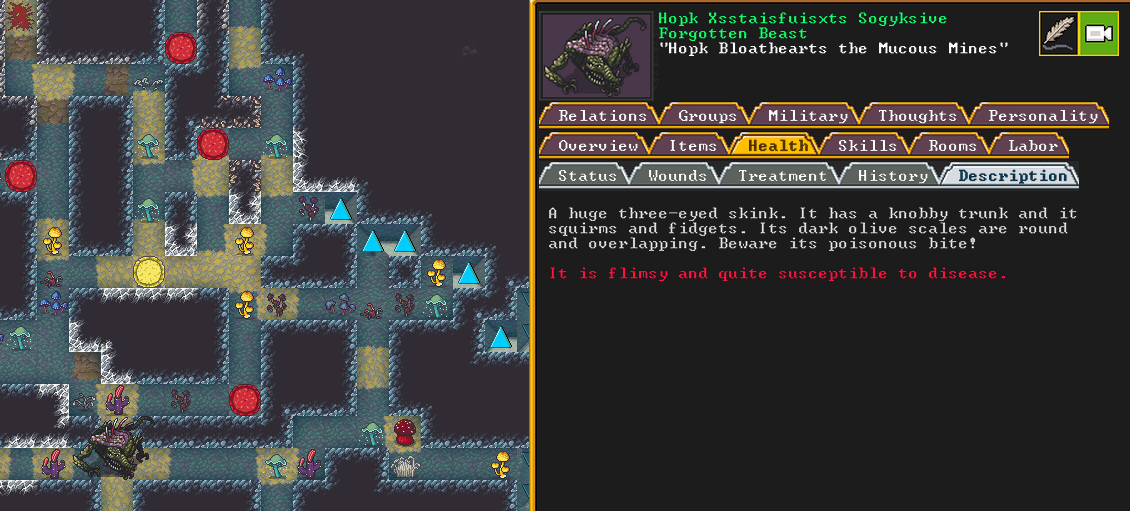Switch to the Groups tab
The width and height of the screenshot is (1130, 511).
[x=707, y=116]
